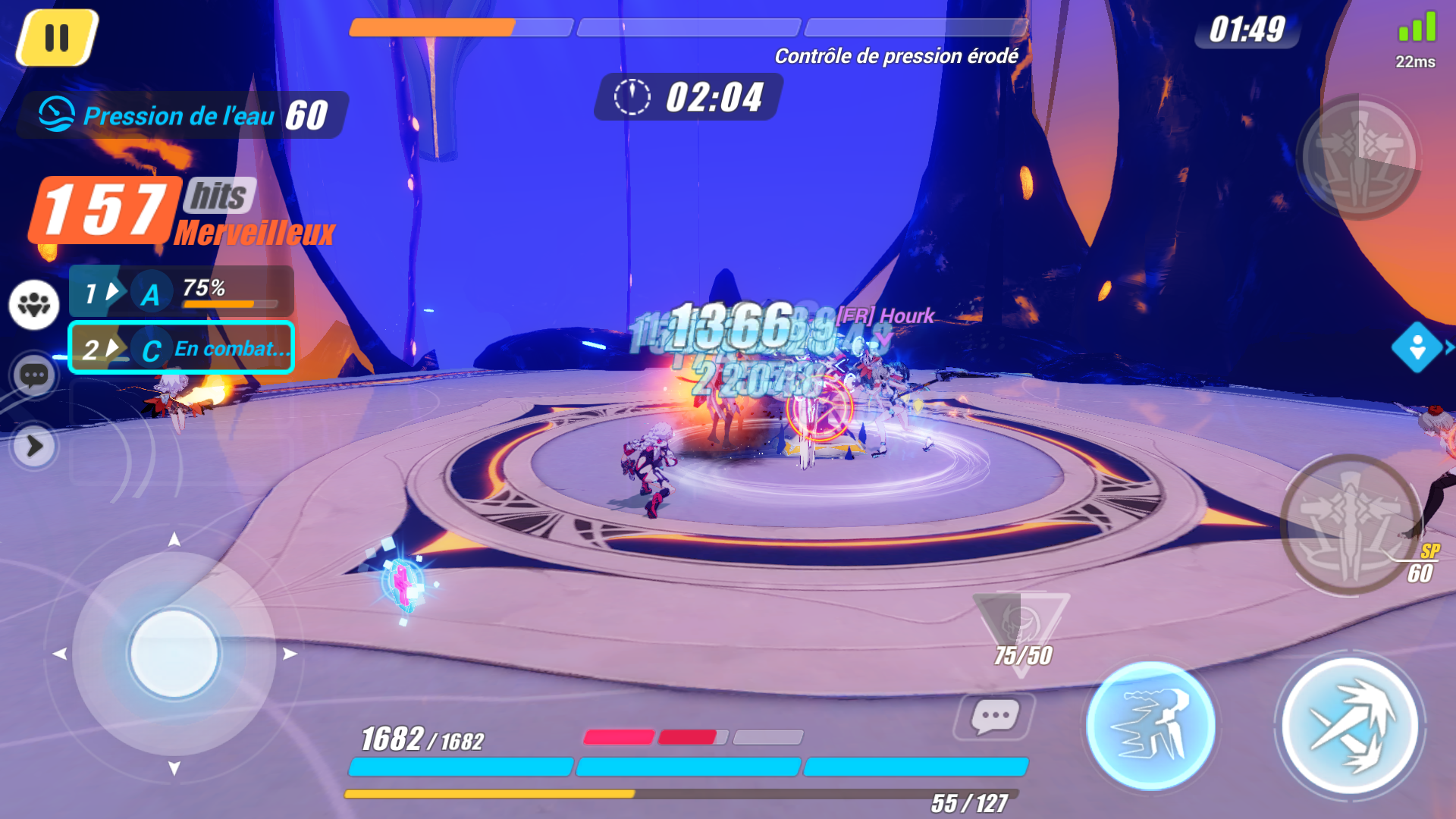Open the quick chat bubble near skills
1456x819 pixels.
pyautogui.click(x=994, y=716)
